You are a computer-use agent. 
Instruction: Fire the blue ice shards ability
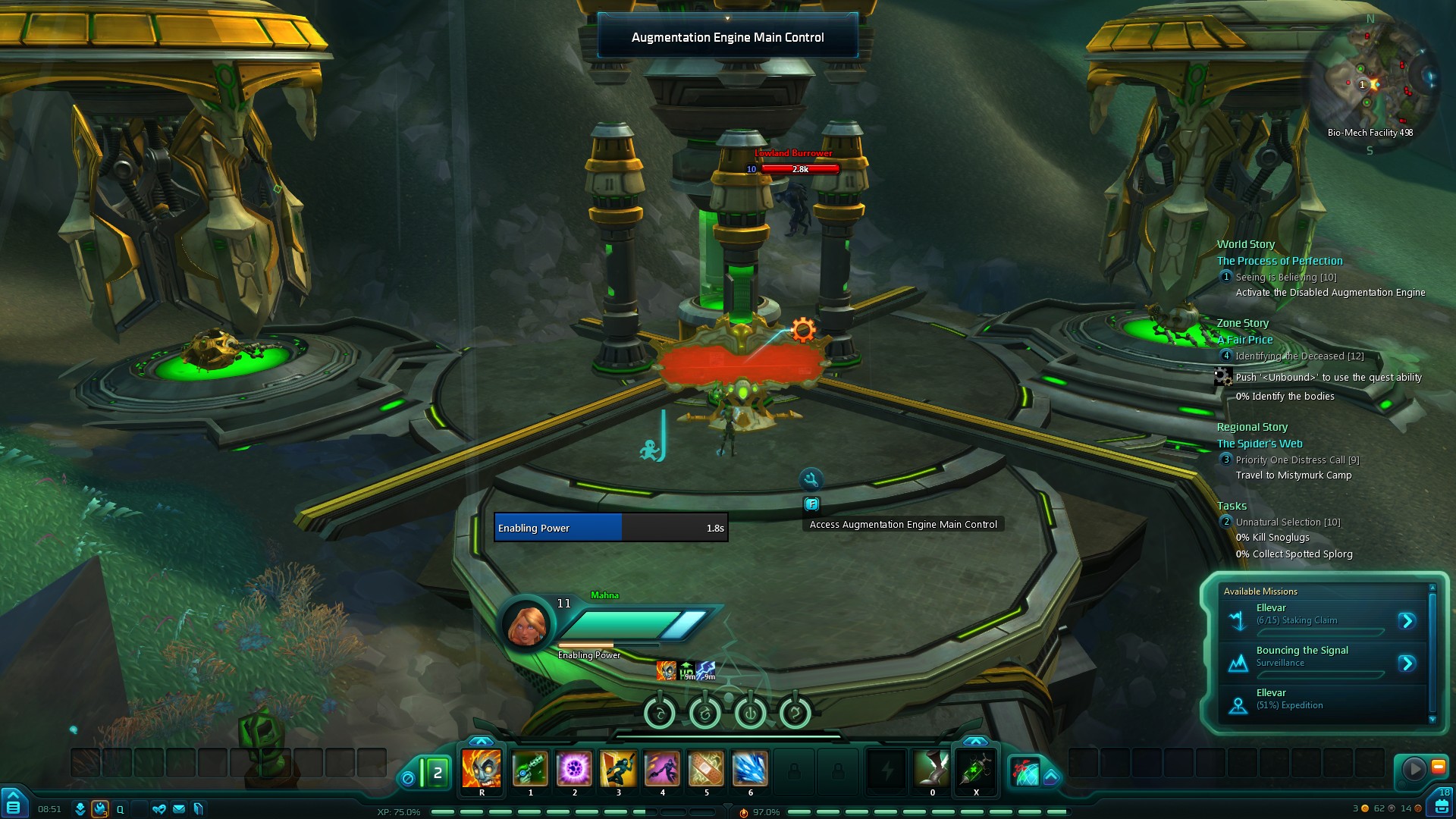coord(750,770)
